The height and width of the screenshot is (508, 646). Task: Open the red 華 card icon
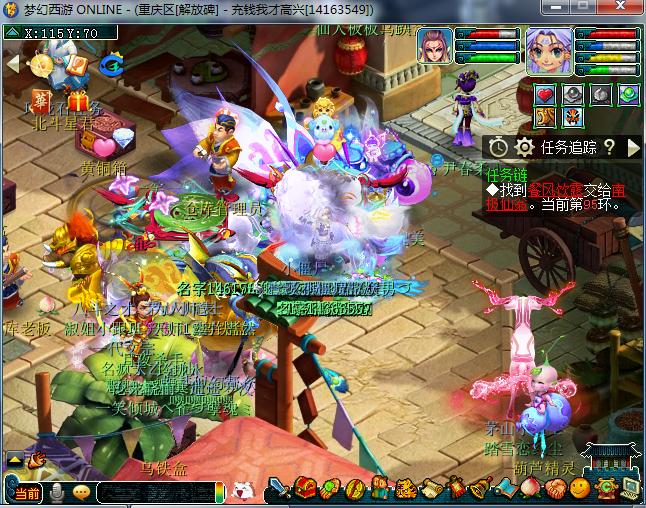tap(41, 100)
